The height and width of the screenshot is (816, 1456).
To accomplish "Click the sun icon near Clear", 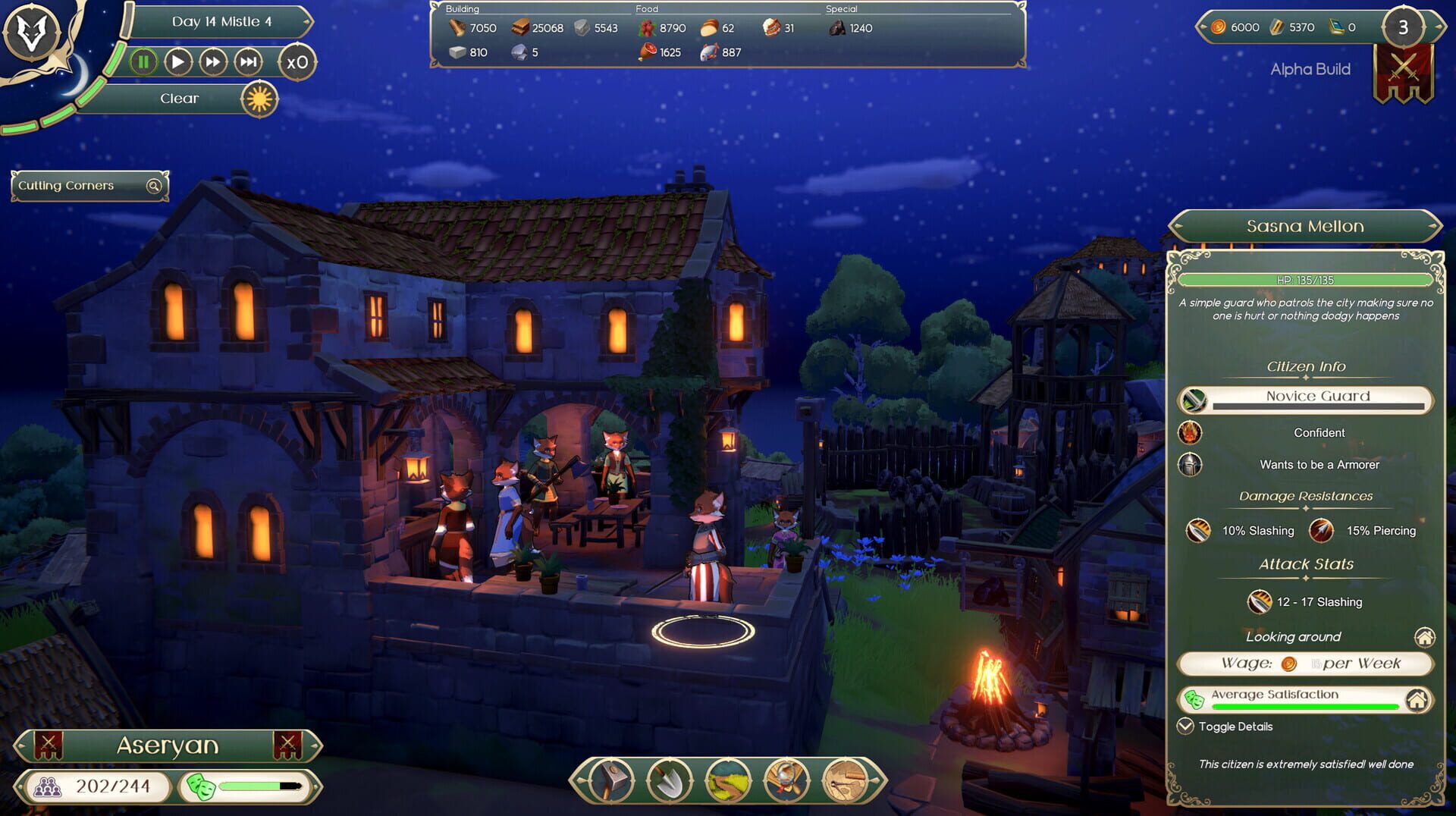I will 258,99.
